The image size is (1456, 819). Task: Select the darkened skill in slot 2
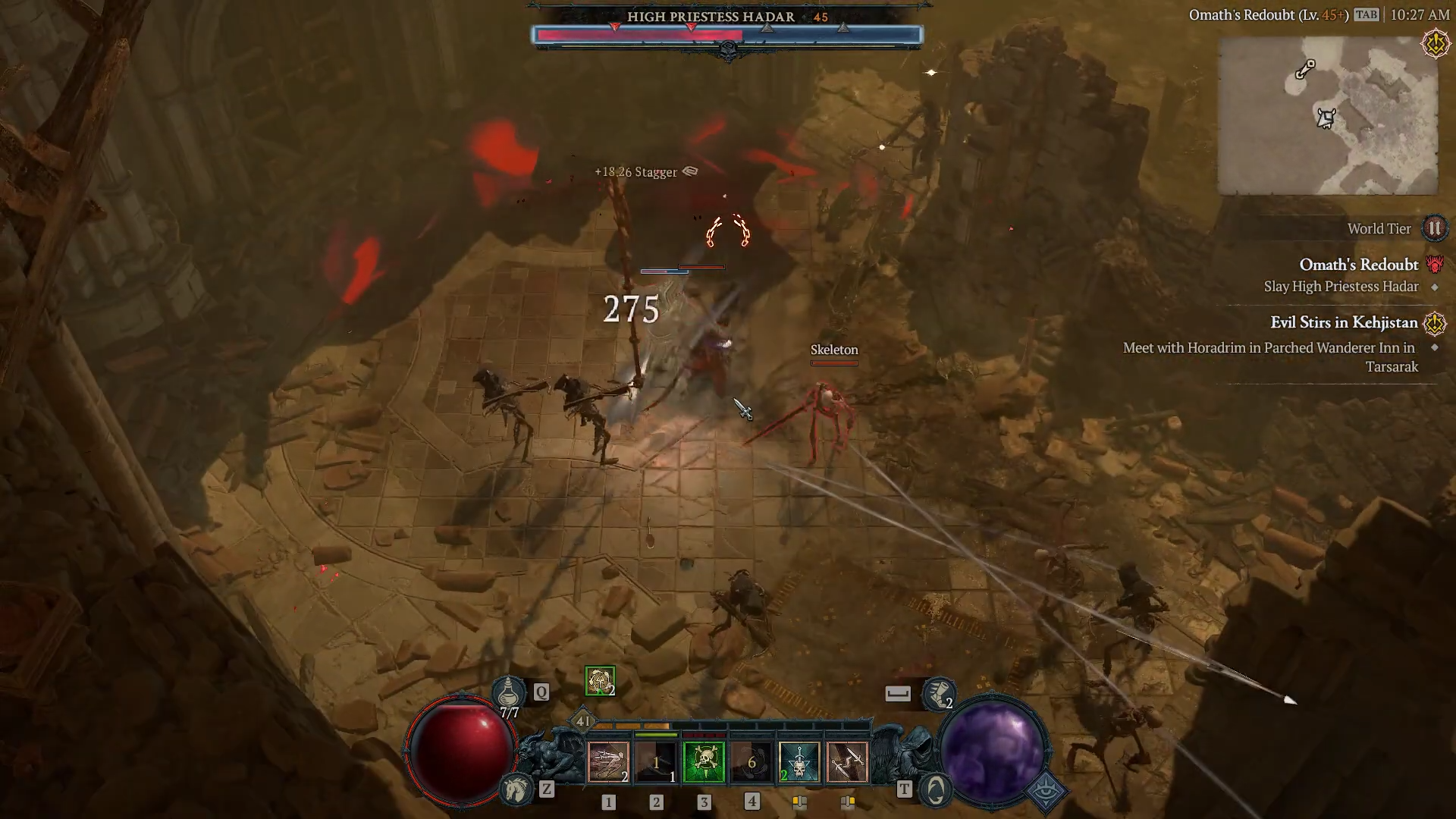[x=656, y=761]
